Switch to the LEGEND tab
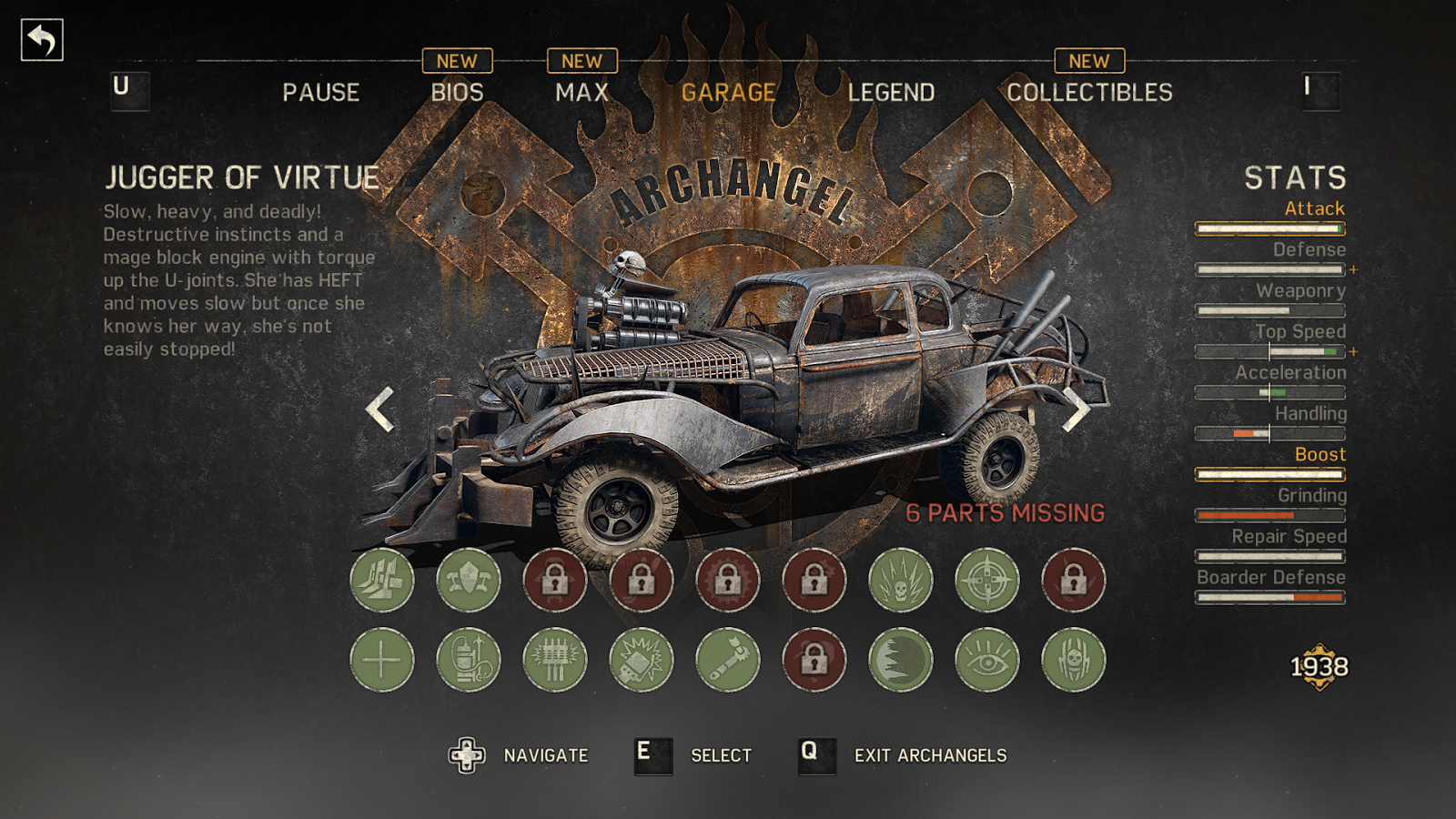 891,92
